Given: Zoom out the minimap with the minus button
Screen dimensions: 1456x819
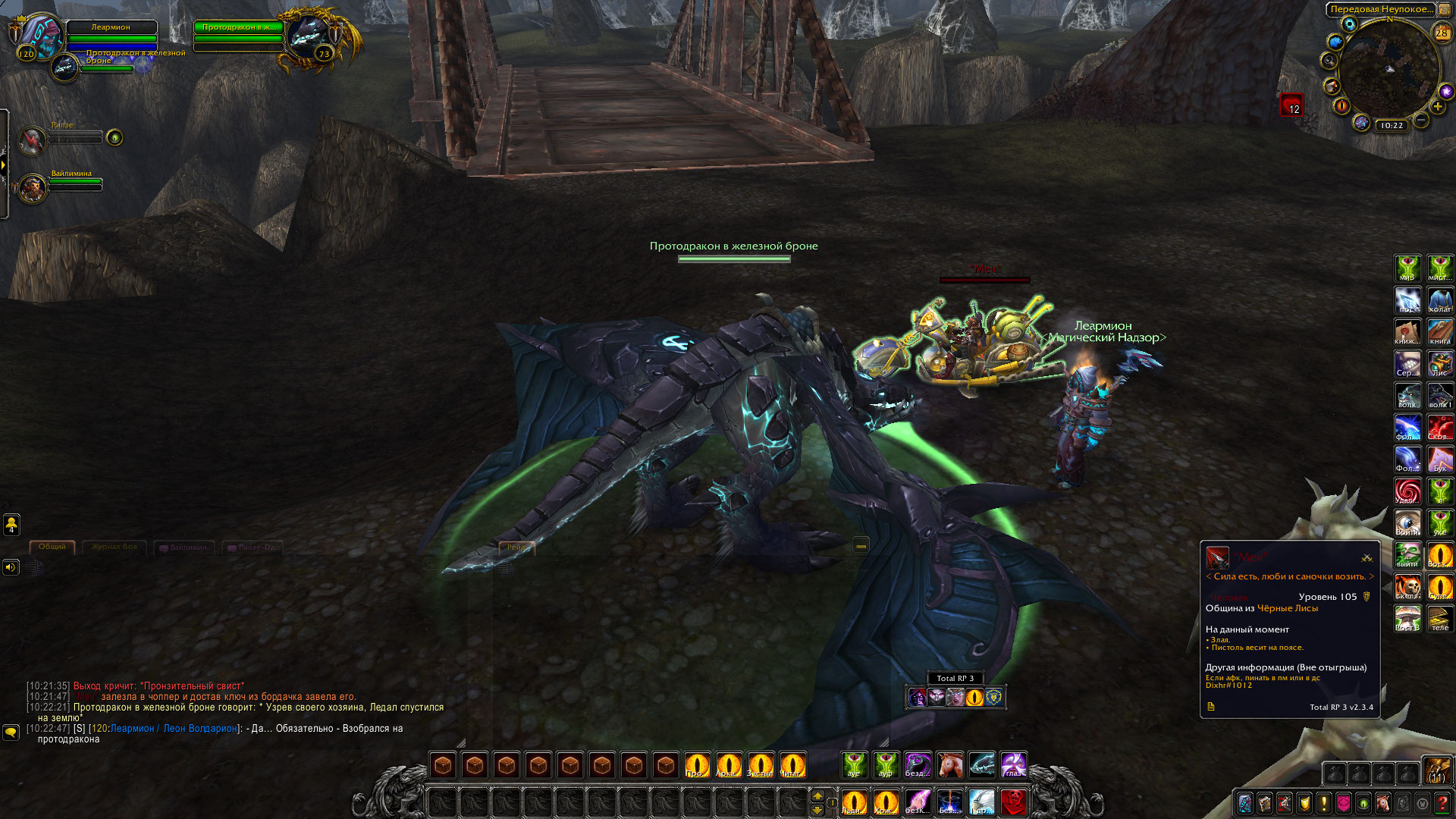Looking at the screenshot, I should point(1421,121).
